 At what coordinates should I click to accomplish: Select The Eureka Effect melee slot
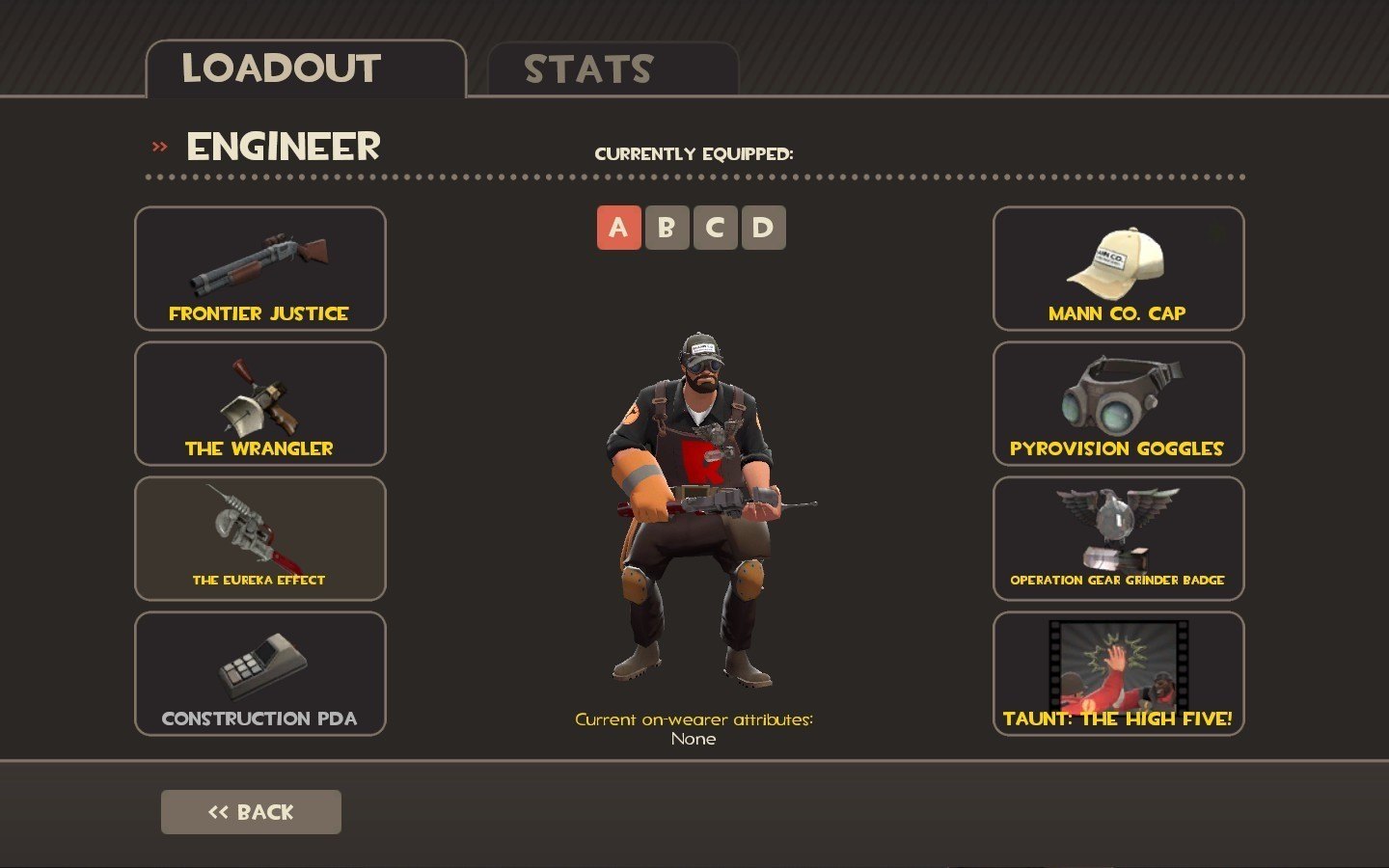click(x=260, y=538)
